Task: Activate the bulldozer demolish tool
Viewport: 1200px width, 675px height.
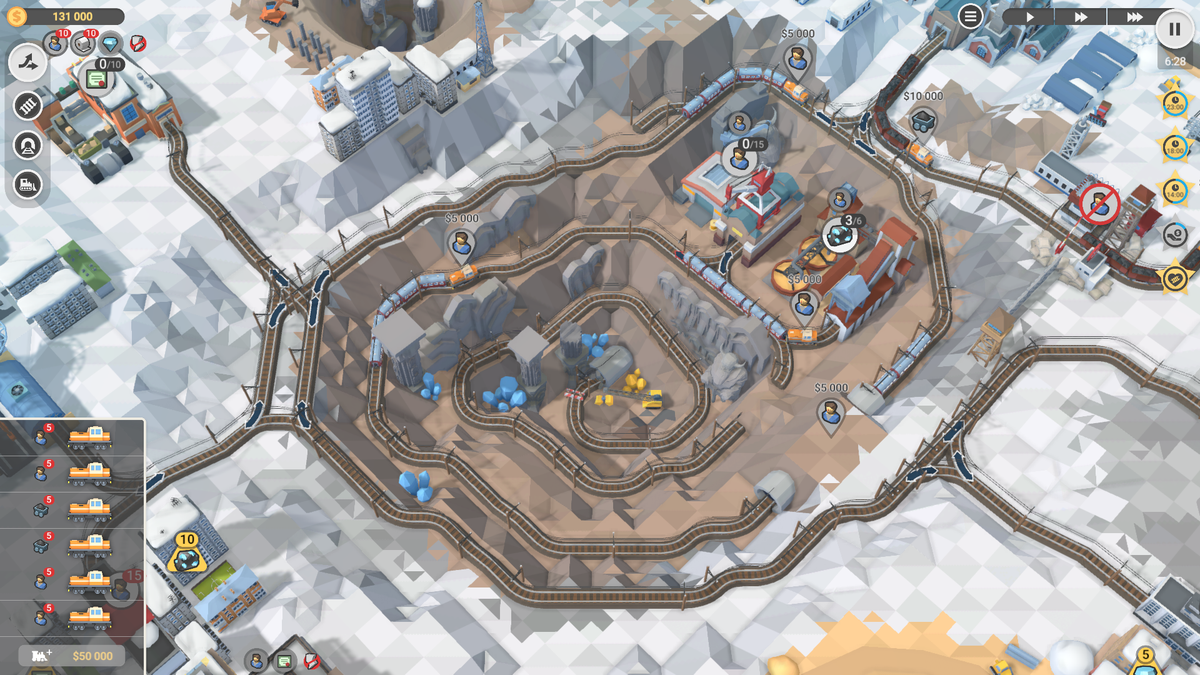Action: (28, 185)
